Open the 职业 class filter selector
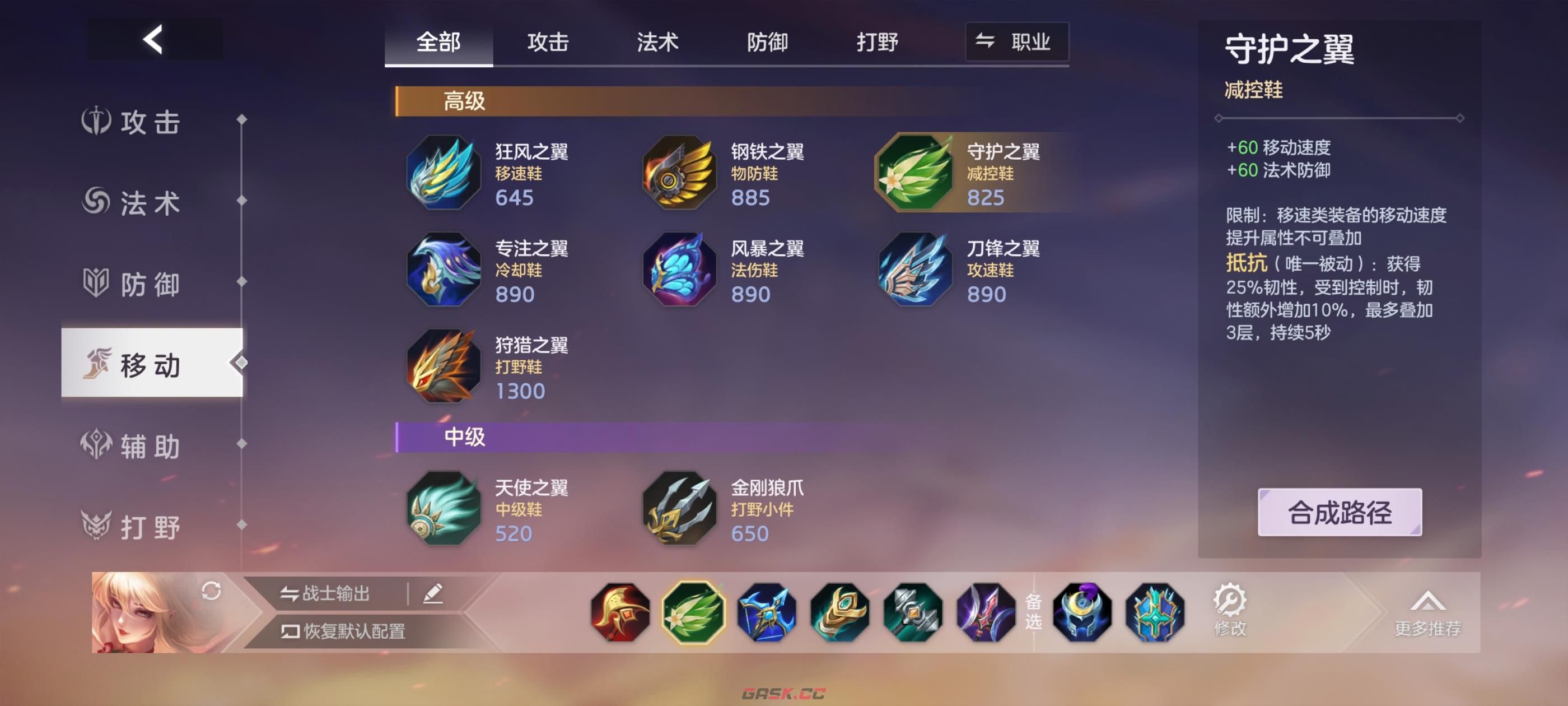The height and width of the screenshot is (706, 1568). (x=1015, y=42)
